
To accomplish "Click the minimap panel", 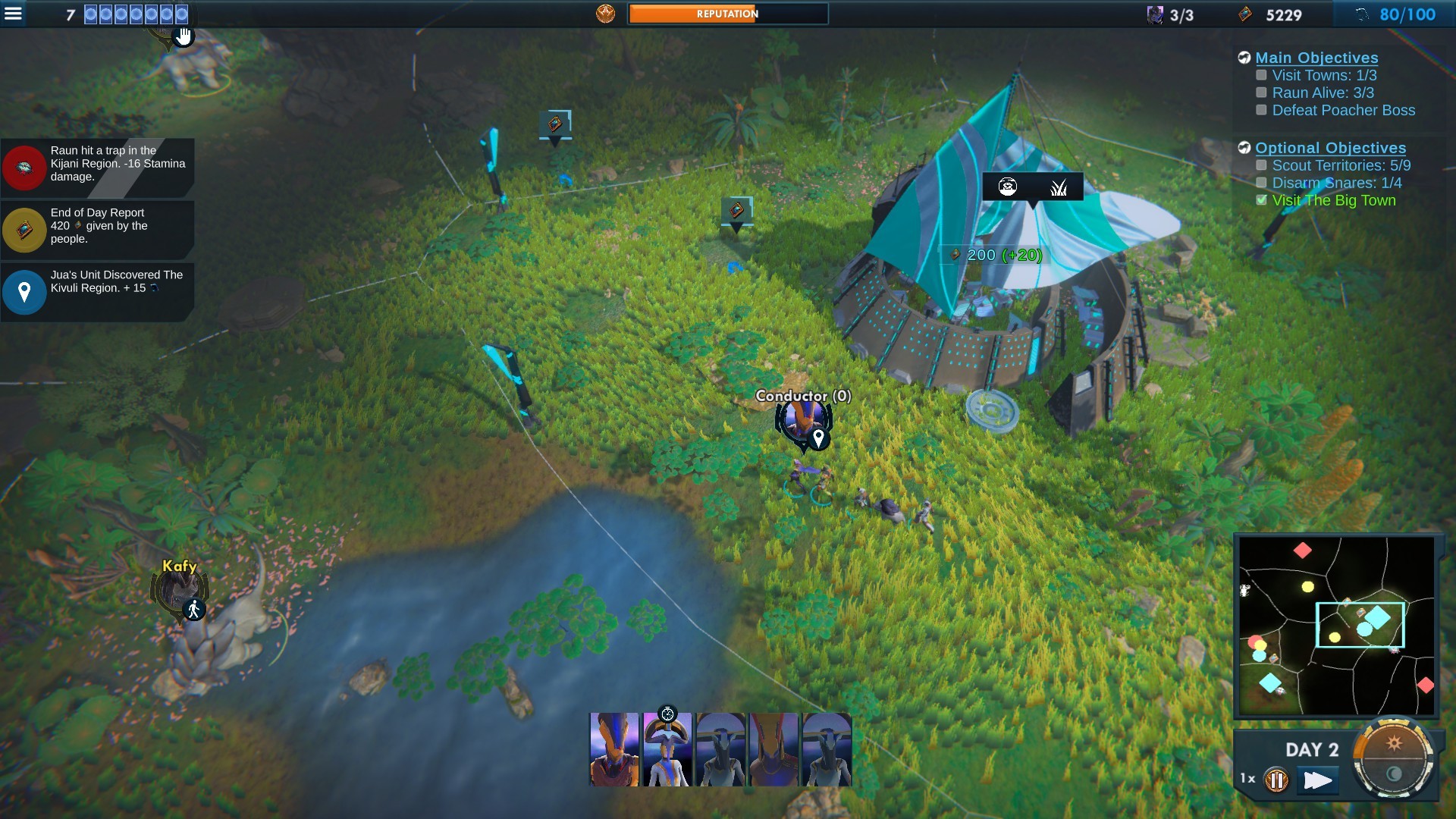I will click(x=1336, y=626).
